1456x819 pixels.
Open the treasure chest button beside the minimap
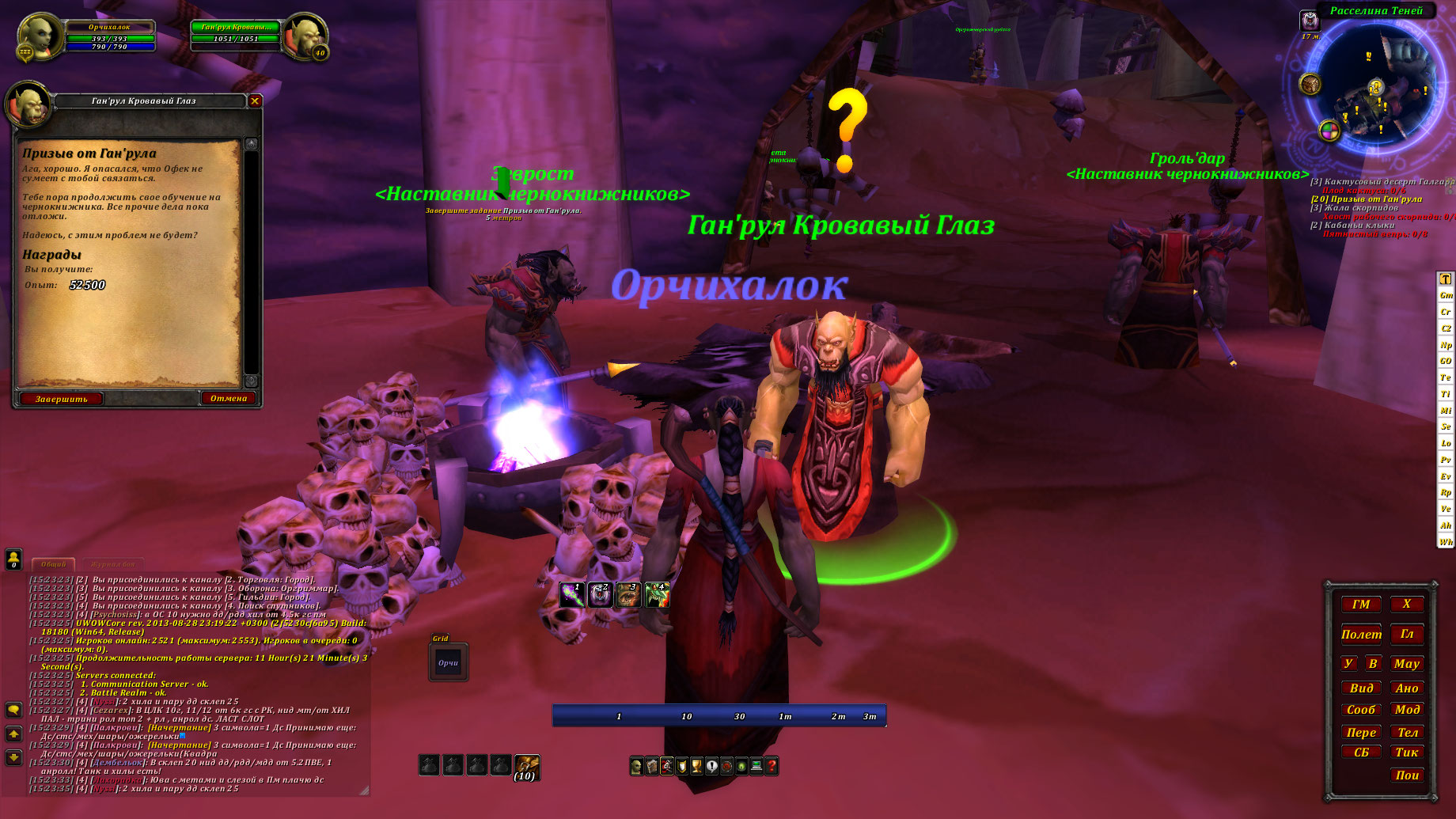coord(1310,83)
